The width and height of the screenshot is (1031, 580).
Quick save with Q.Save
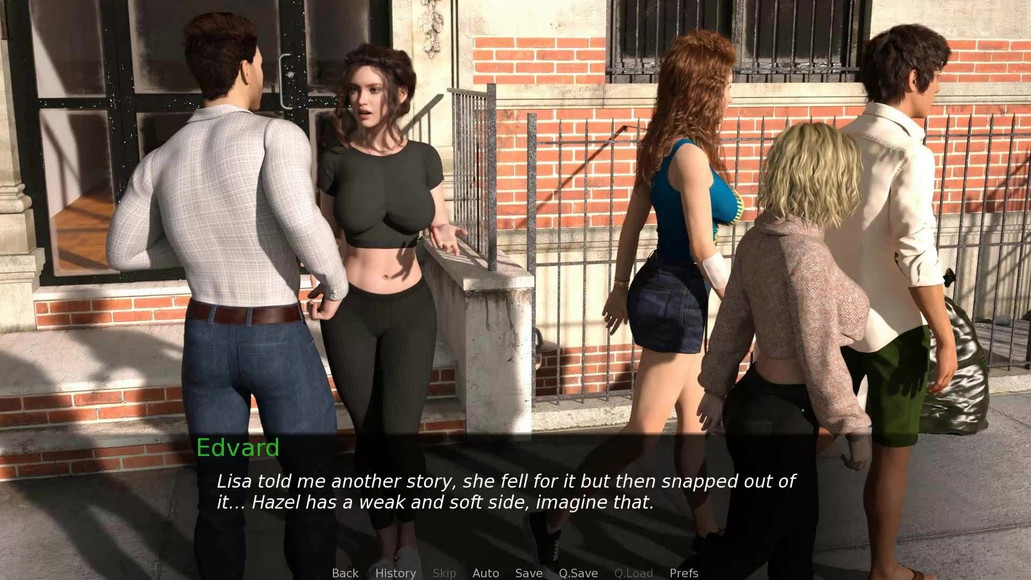[x=578, y=573]
